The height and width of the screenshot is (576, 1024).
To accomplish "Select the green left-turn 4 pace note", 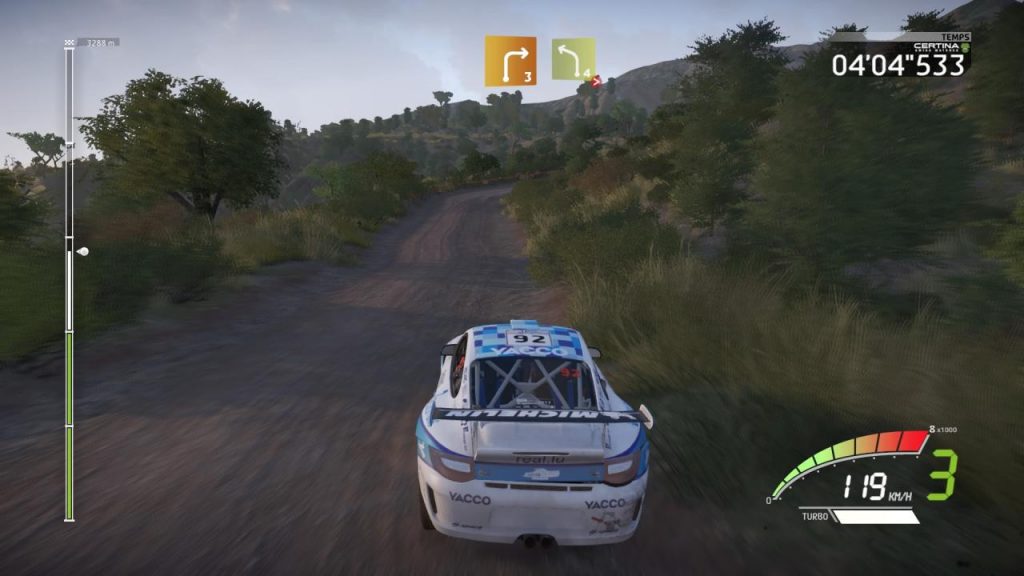I will 573,60.
